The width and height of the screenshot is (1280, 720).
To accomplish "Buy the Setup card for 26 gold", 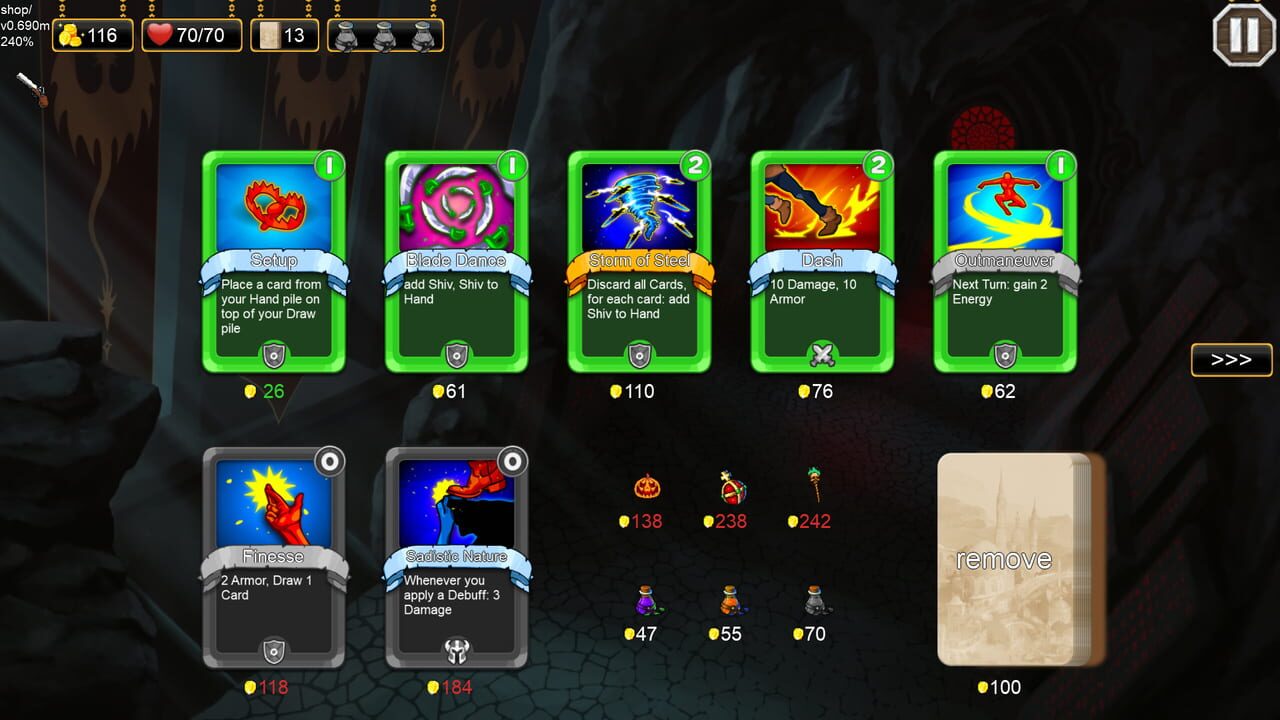I will pyautogui.click(x=273, y=262).
